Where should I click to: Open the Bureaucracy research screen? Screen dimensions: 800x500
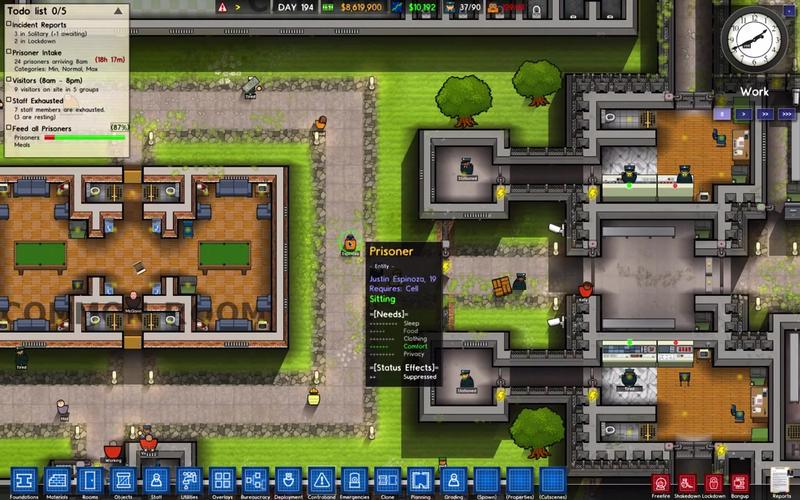(x=253, y=480)
